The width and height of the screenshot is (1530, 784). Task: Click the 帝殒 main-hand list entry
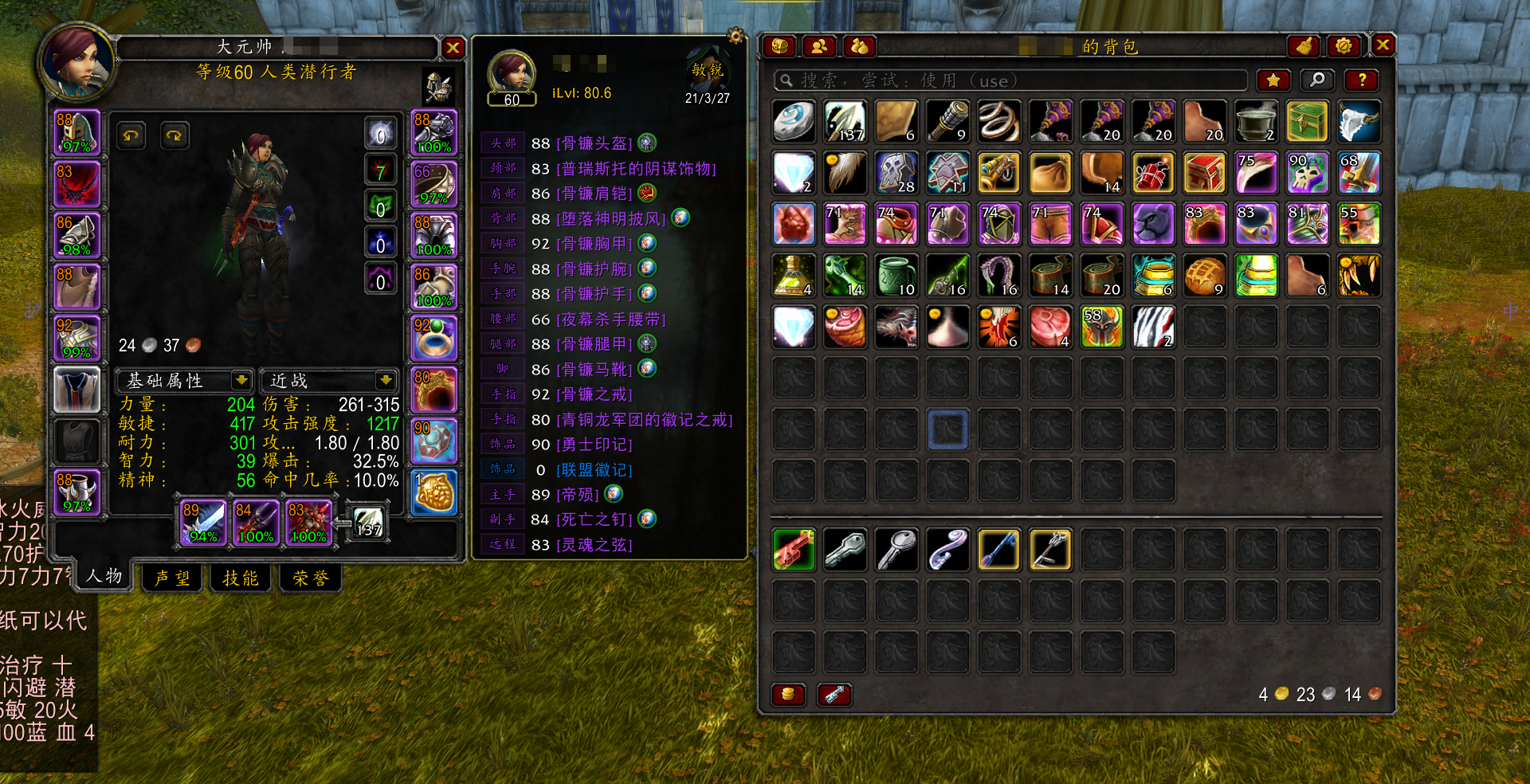click(x=577, y=495)
